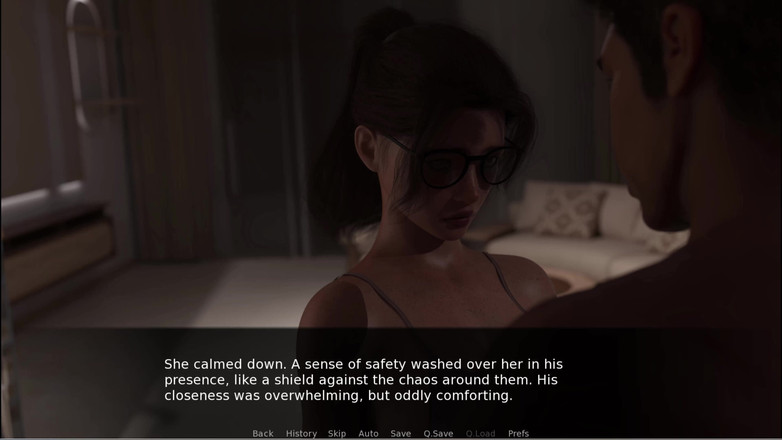
Task: Open the Prefs settings screen
Action: (x=518, y=433)
